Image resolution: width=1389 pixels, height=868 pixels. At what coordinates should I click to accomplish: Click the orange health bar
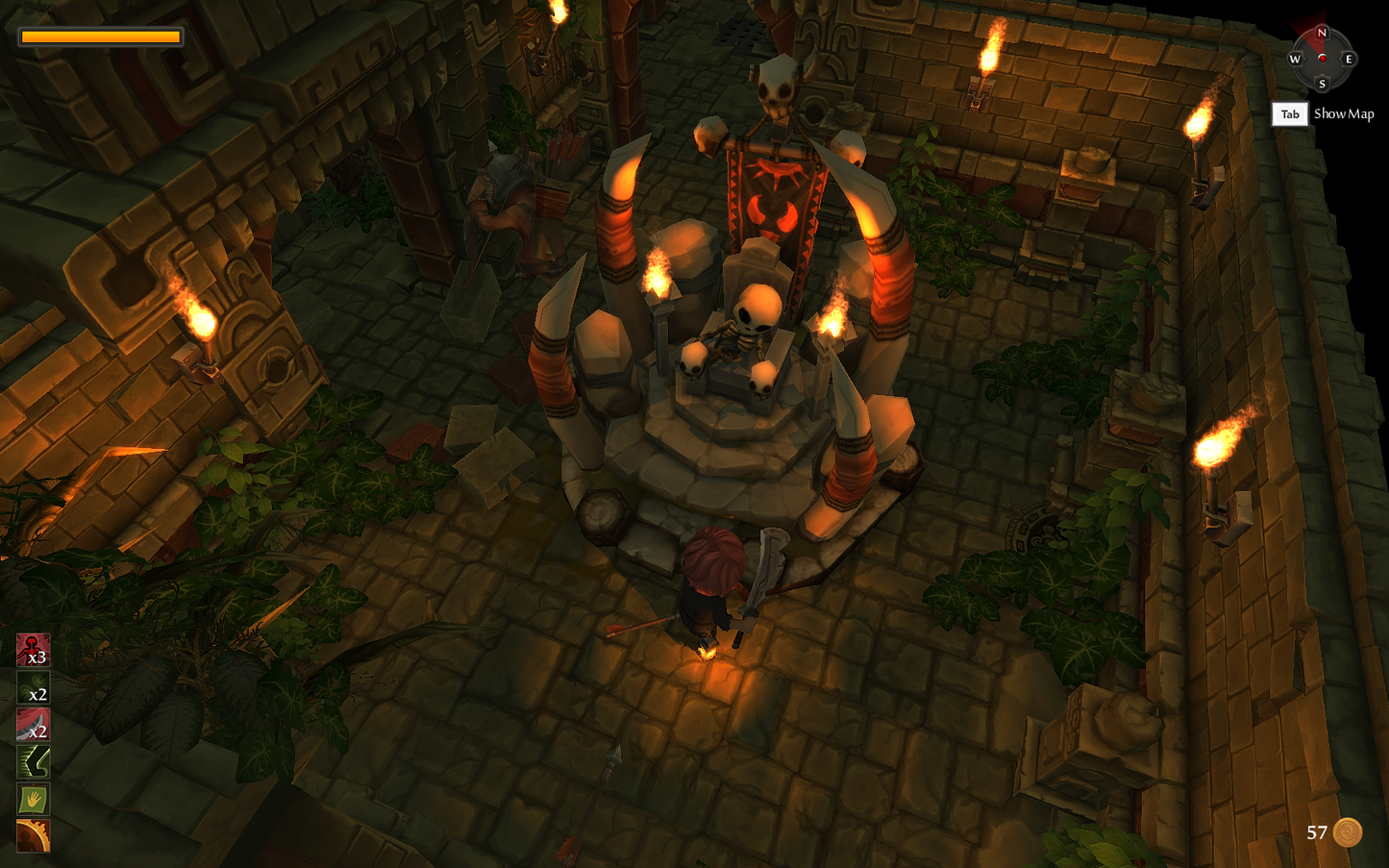[100, 37]
